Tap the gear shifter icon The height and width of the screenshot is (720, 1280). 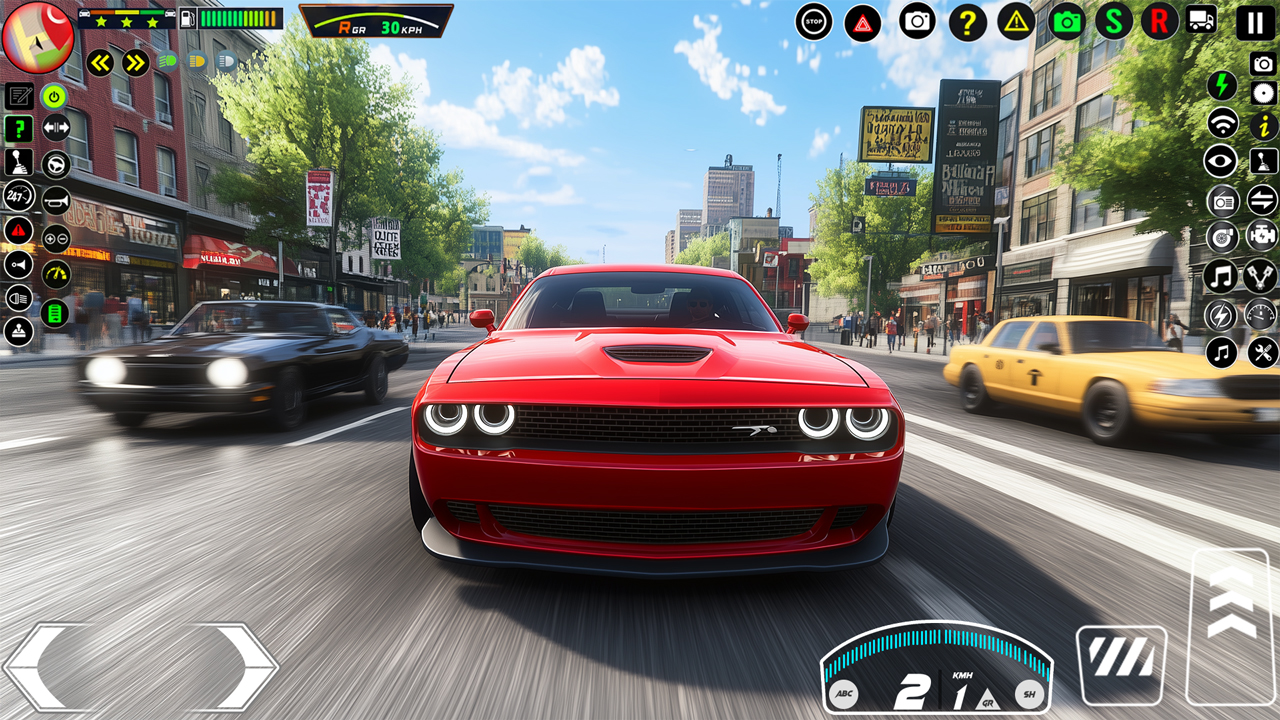point(17,162)
